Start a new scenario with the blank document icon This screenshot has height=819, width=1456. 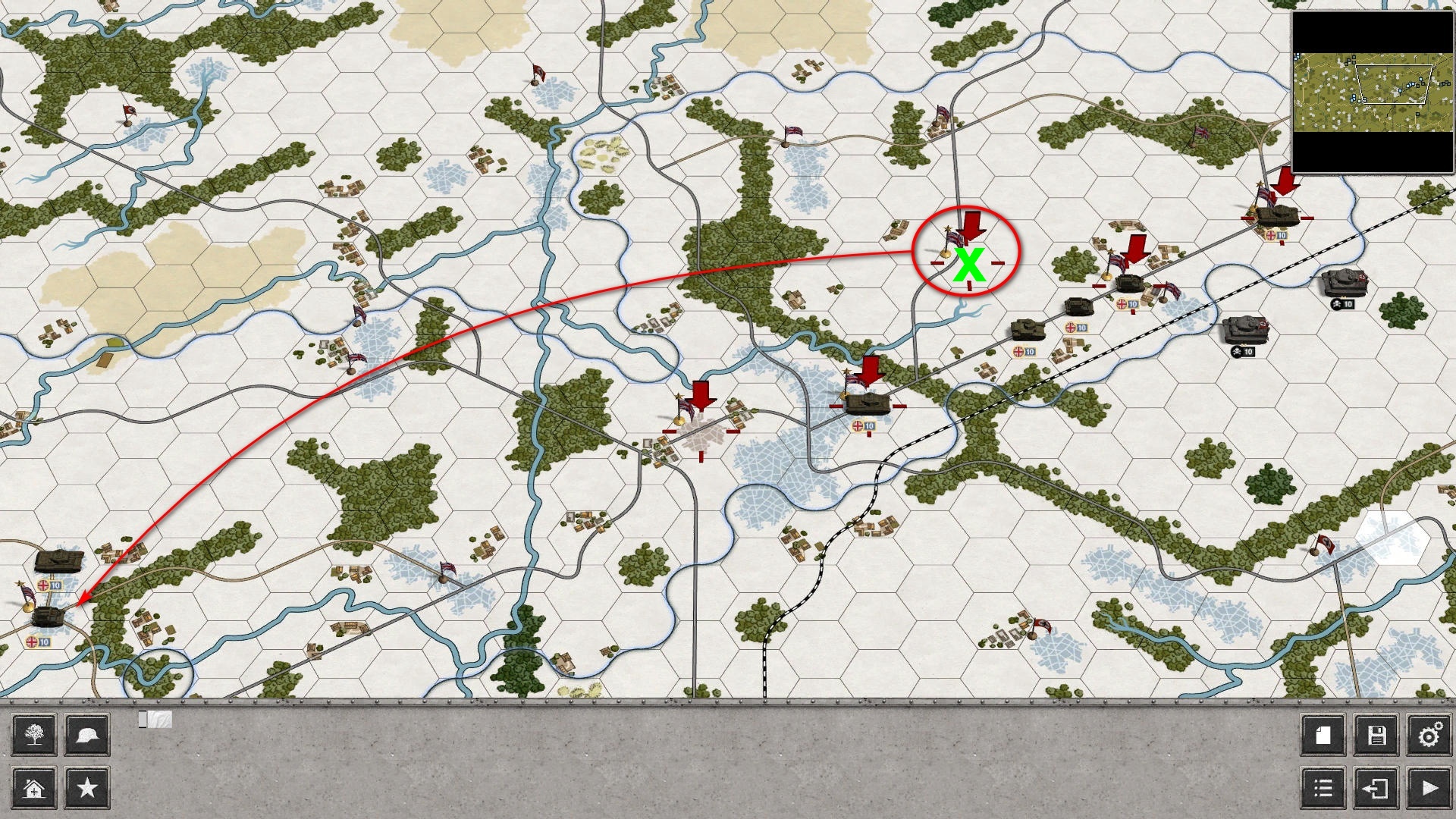pyautogui.click(x=1323, y=735)
